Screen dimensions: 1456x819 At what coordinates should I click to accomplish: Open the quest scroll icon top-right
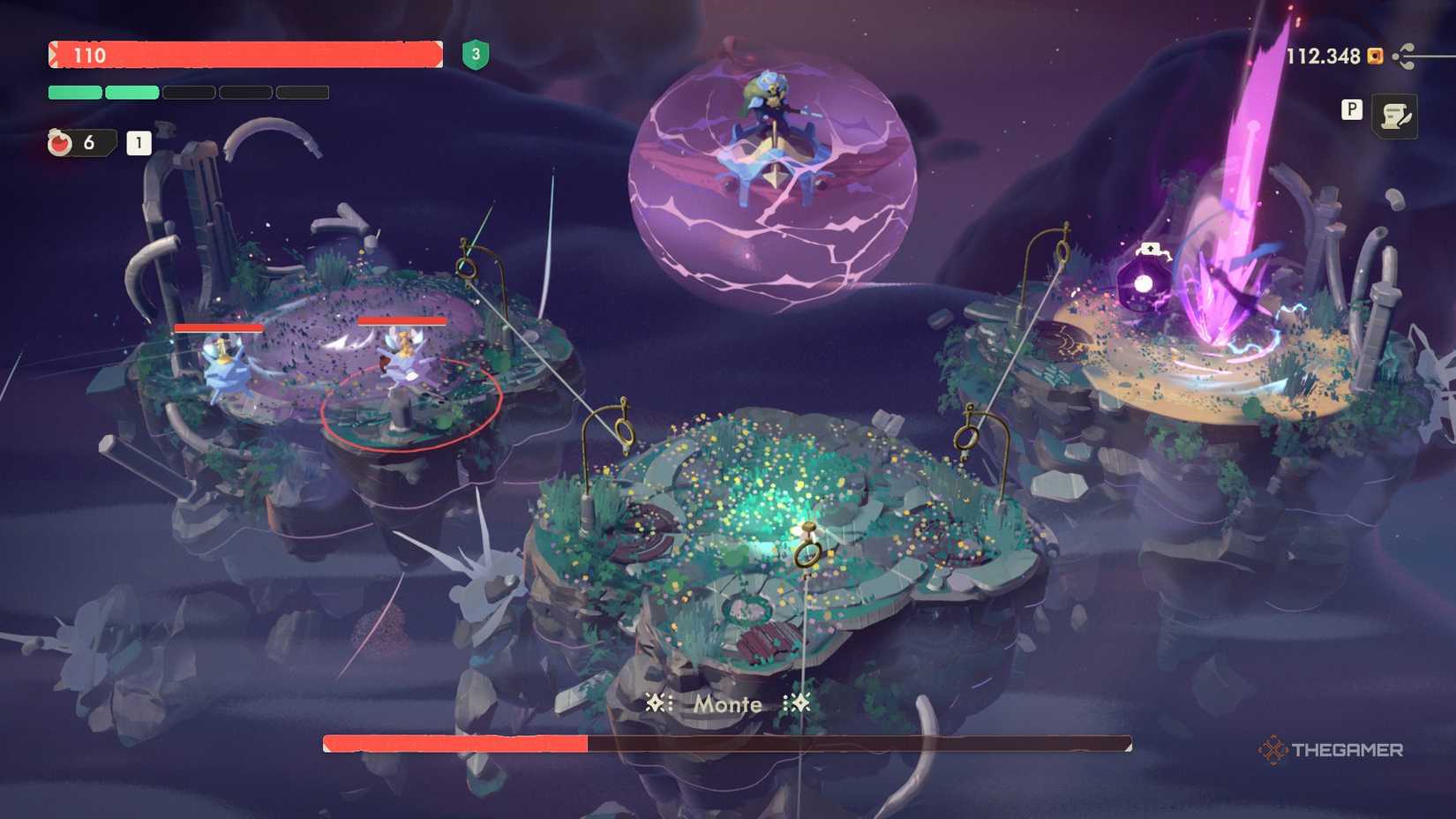pyautogui.click(x=1395, y=115)
